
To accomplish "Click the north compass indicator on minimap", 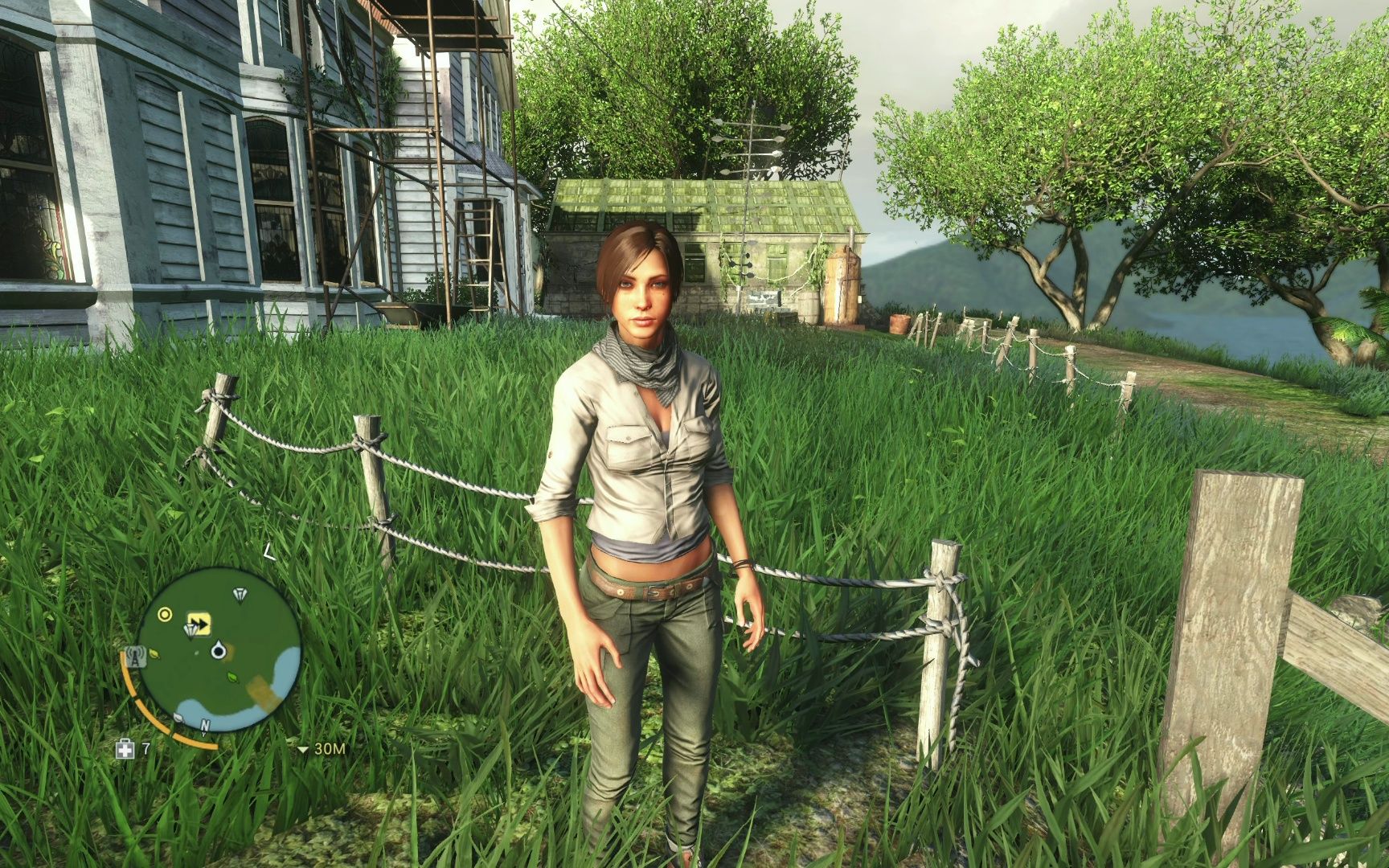I will pos(205,726).
